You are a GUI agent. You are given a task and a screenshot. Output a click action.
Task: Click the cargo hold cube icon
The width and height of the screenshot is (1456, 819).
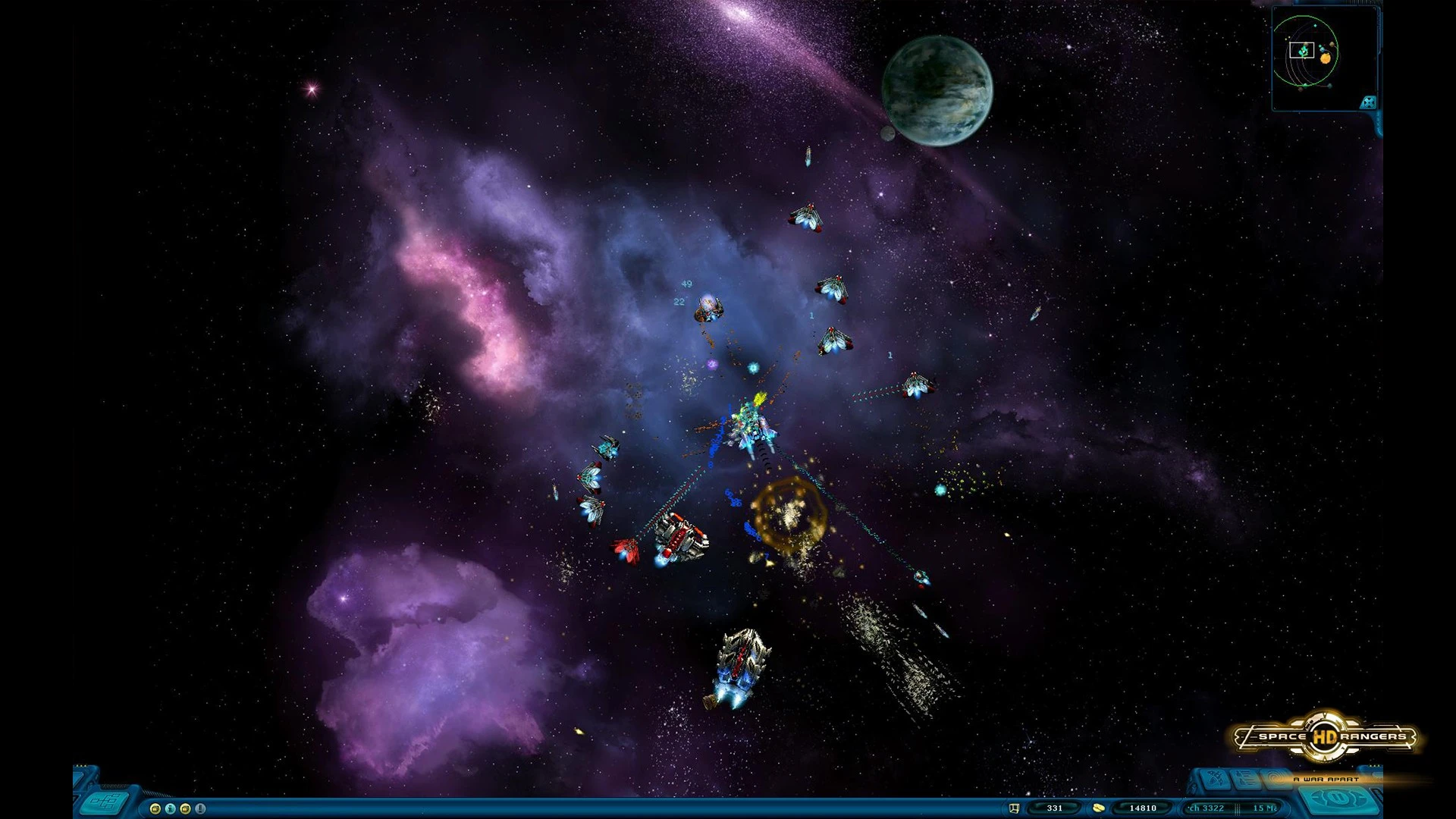[1014, 808]
